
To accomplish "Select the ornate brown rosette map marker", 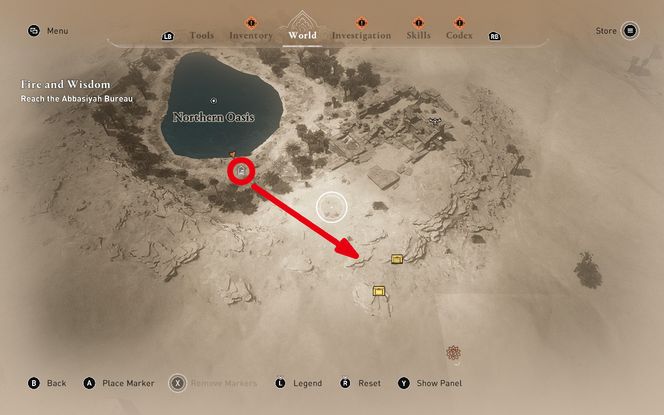I will coord(455,352).
